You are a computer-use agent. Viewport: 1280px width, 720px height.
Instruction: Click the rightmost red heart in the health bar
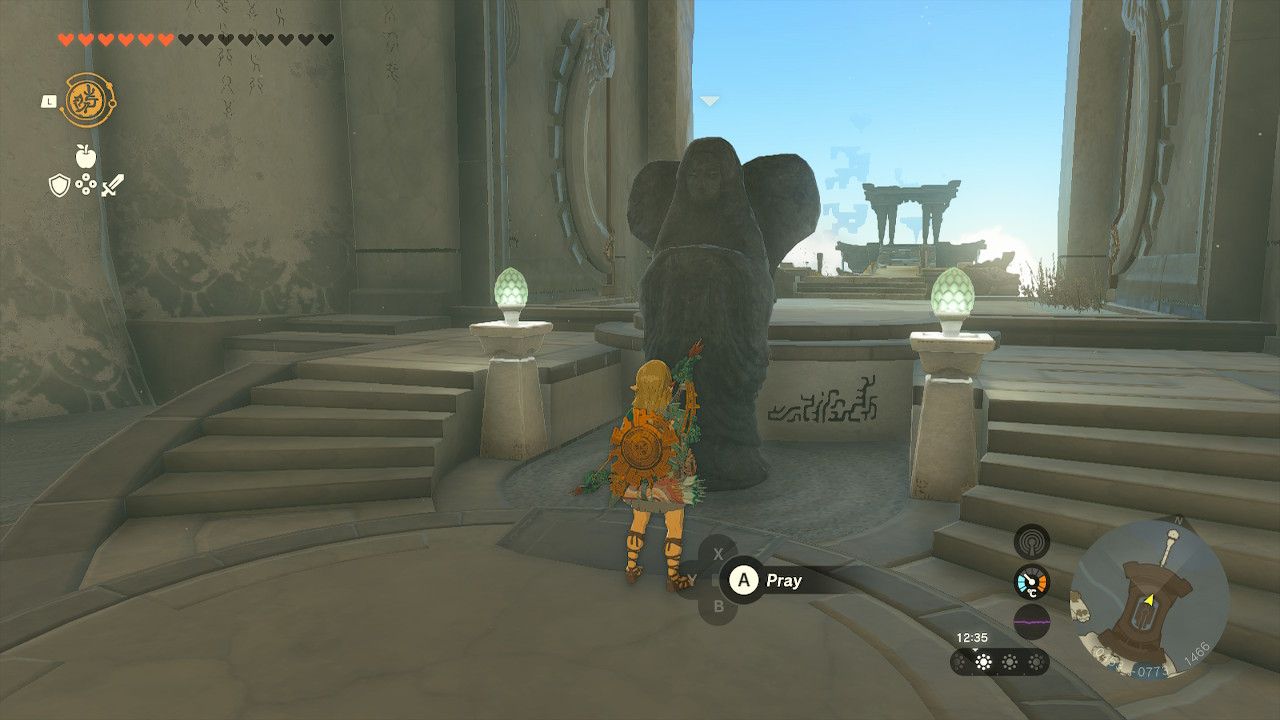point(165,39)
